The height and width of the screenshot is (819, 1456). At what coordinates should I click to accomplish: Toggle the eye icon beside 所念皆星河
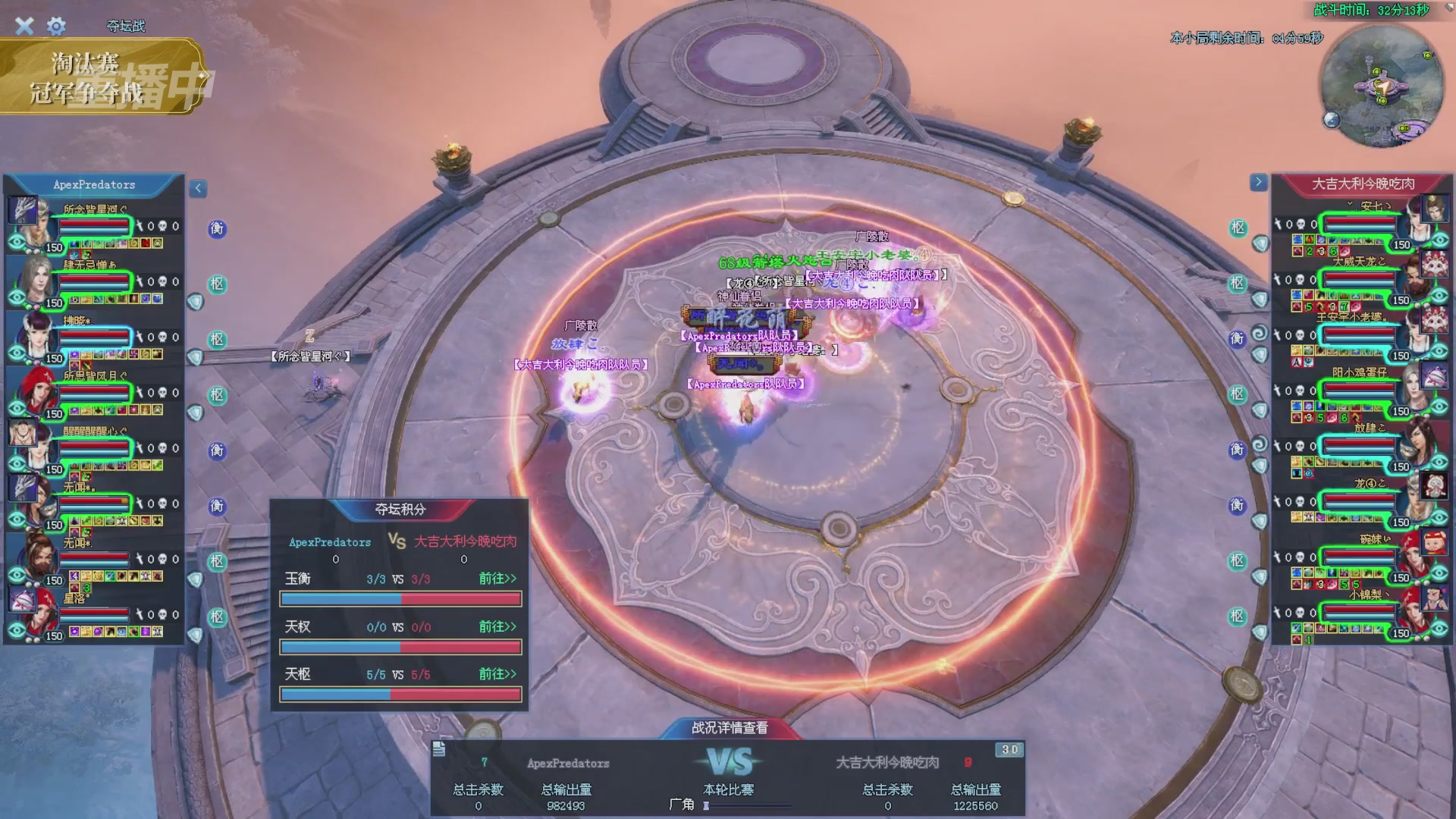(x=17, y=243)
